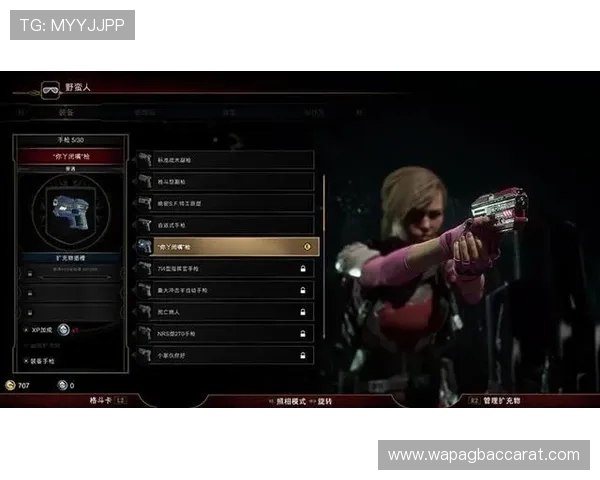Activate 照相模式 in the bottom bar
Viewport: 600px width, 480px height.
pyautogui.click(x=290, y=400)
